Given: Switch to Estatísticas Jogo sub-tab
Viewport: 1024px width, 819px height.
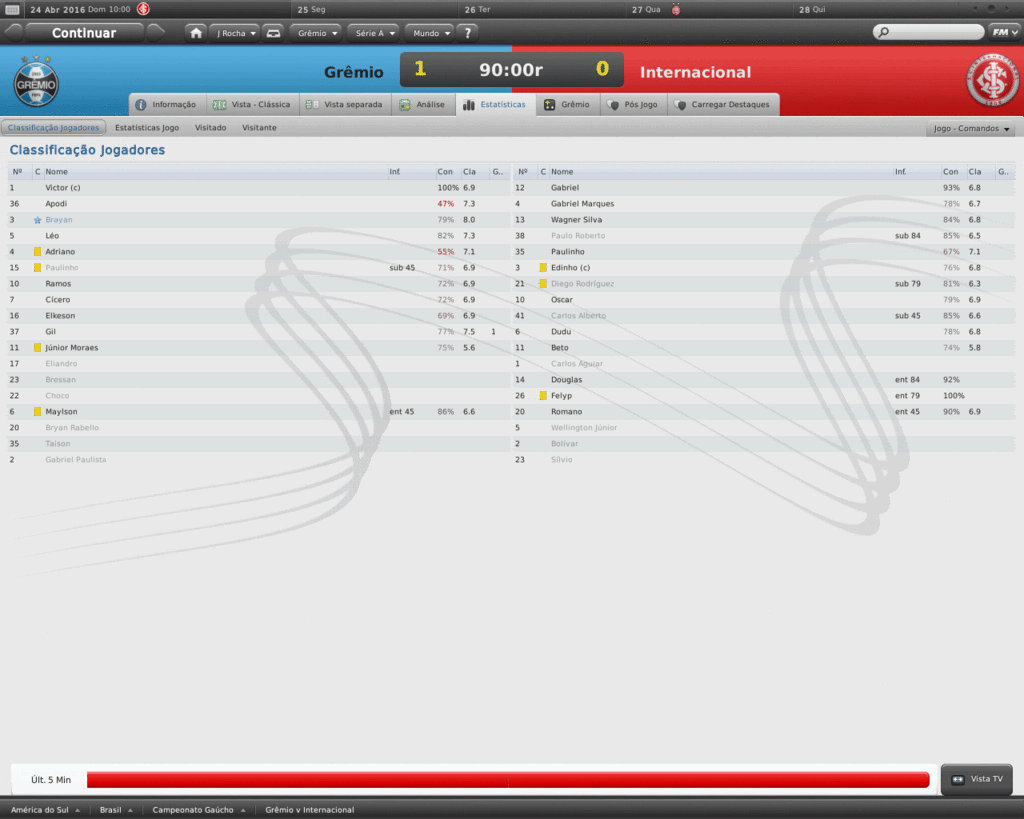Looking at the screenshot, I should [147, 128].
